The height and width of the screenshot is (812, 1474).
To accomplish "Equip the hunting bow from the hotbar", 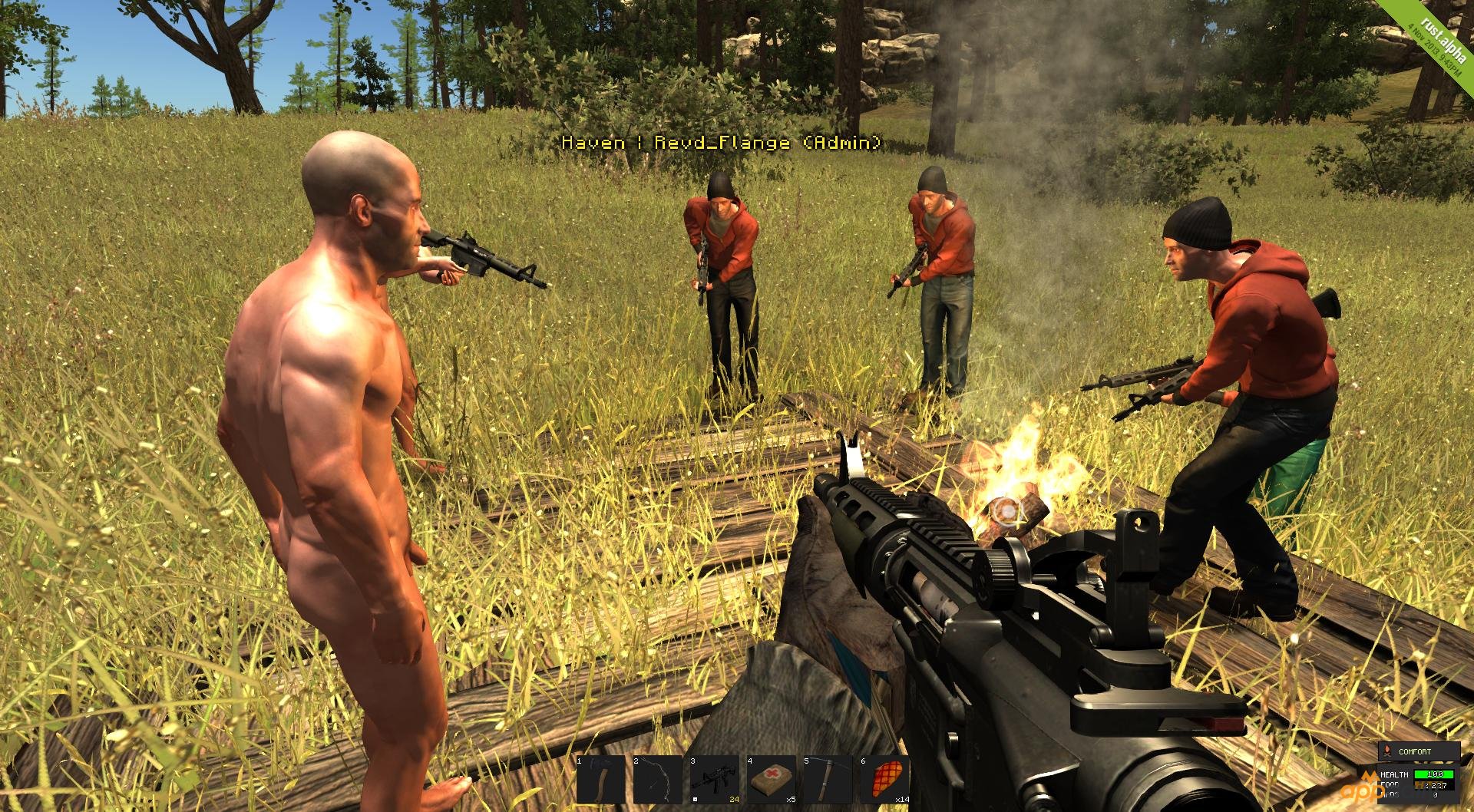I will tap(658, 780).
